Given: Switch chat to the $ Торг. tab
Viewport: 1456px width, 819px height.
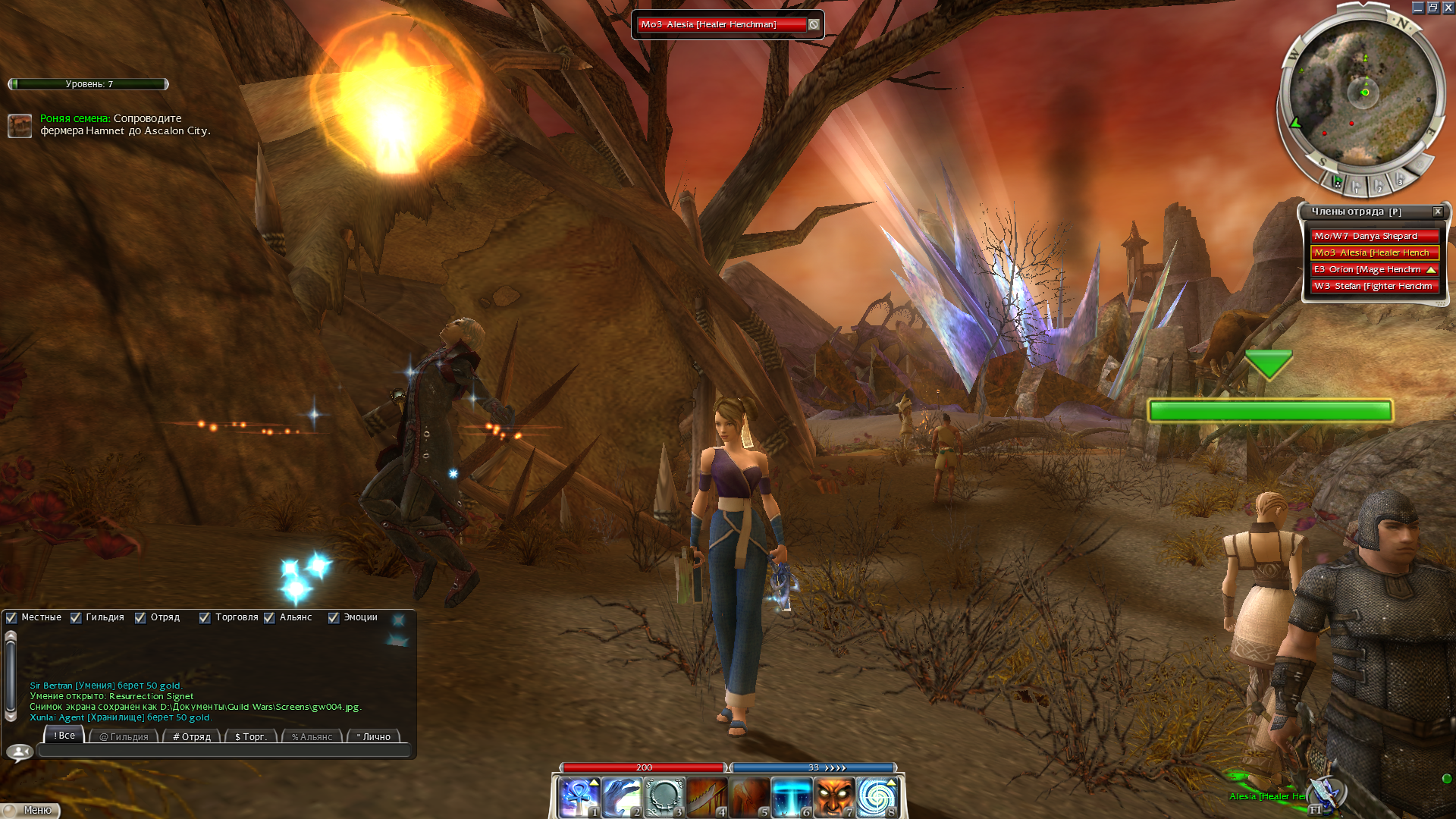Looking at the screenshot, I should [x=251, y=736].
